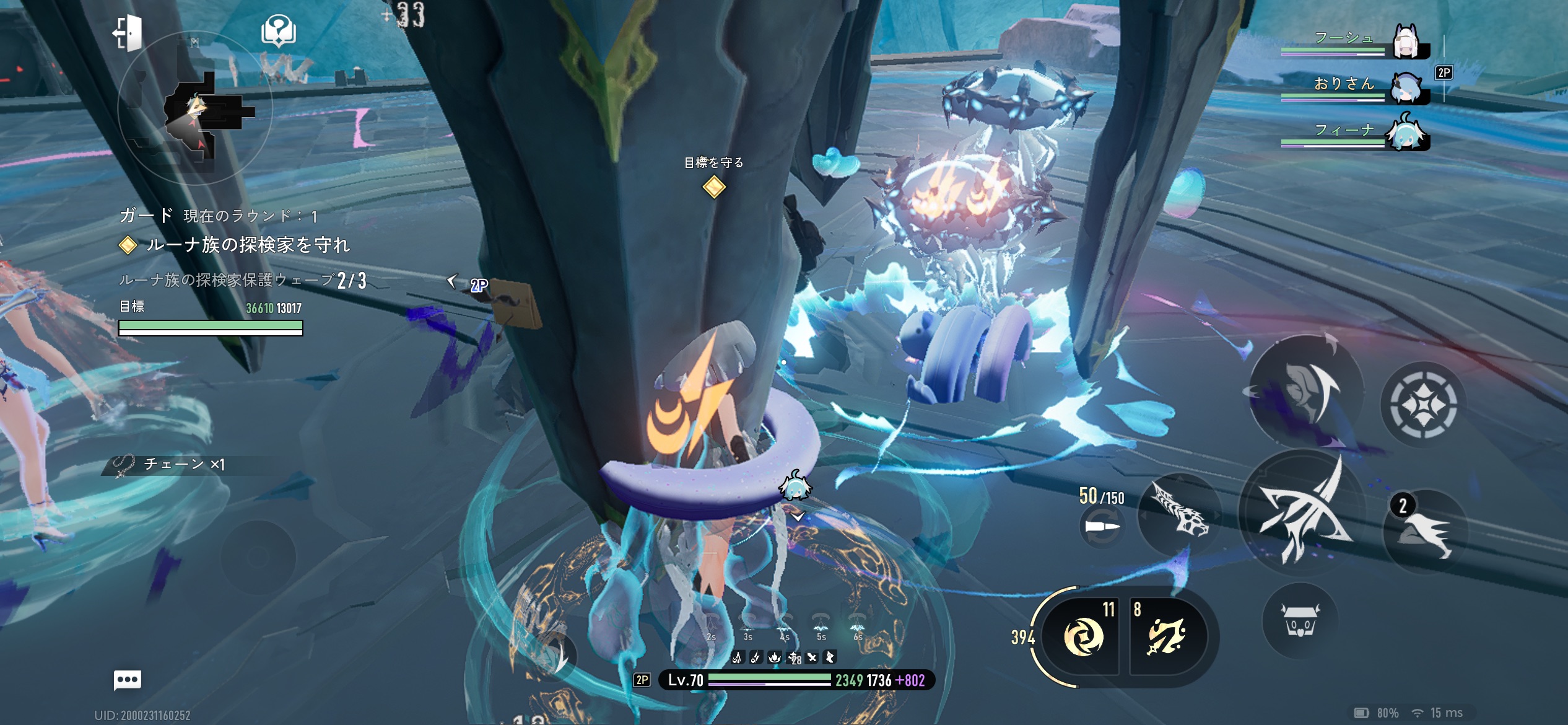
Task: Use the dodge dash button
Action: tap(1424, 532)
